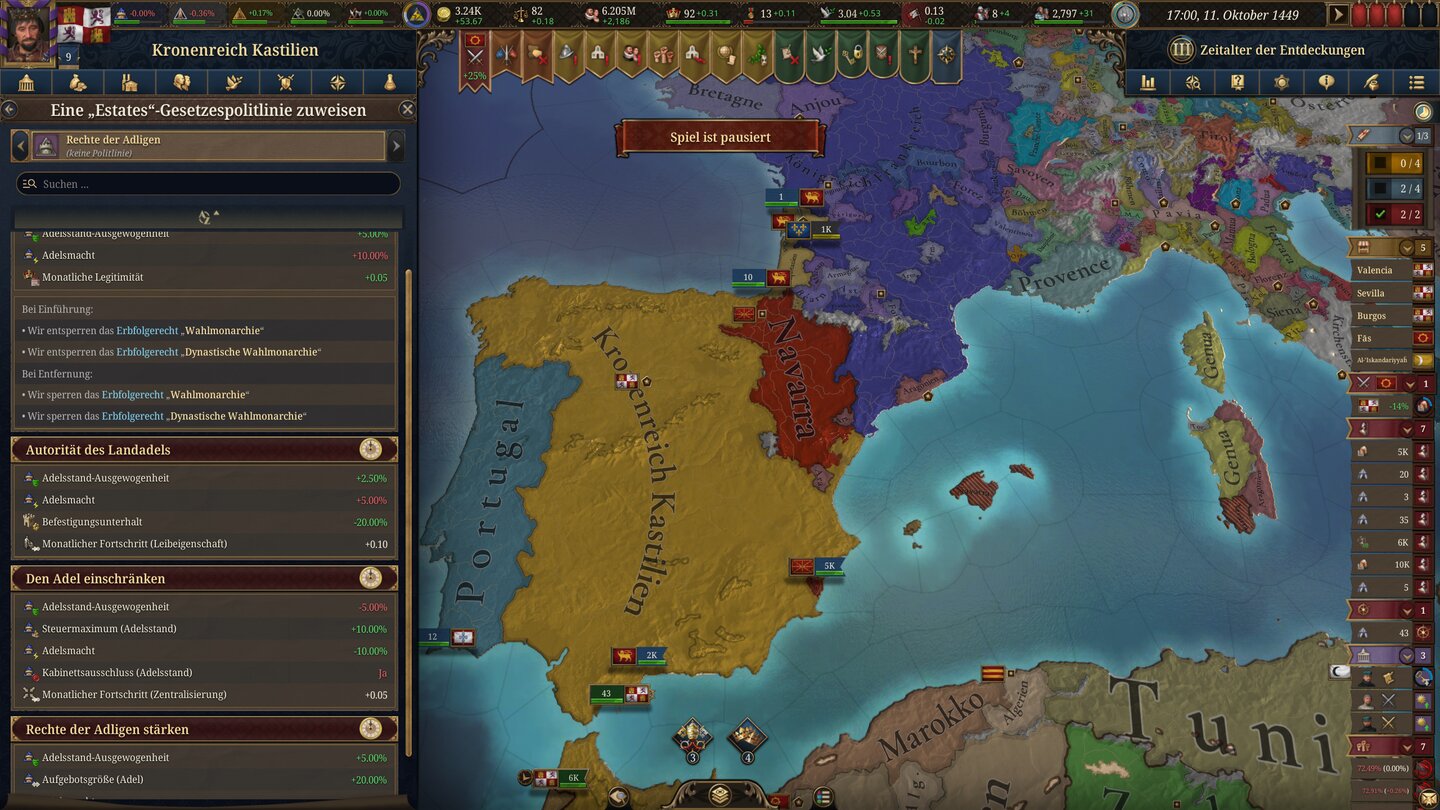Open the settings gear icon

[1282, 82]
